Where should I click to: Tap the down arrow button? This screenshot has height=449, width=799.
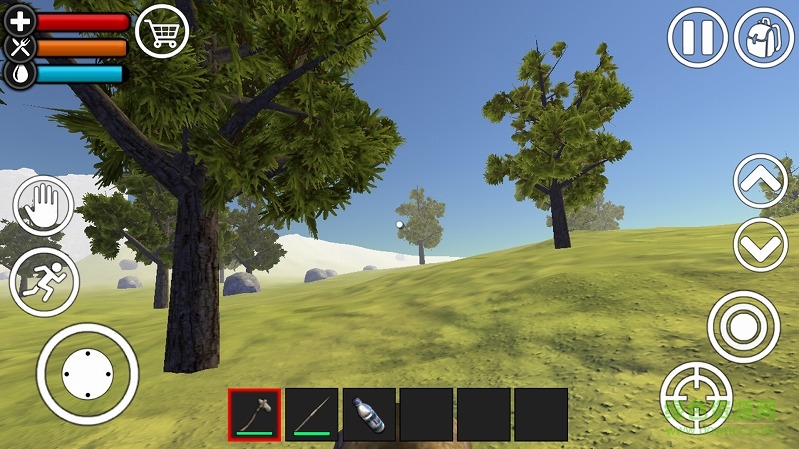(761, 244)
